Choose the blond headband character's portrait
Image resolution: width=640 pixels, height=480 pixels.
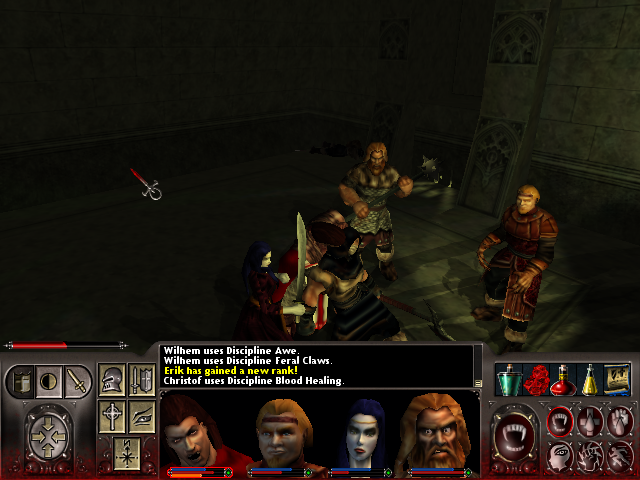pos(277,430)
